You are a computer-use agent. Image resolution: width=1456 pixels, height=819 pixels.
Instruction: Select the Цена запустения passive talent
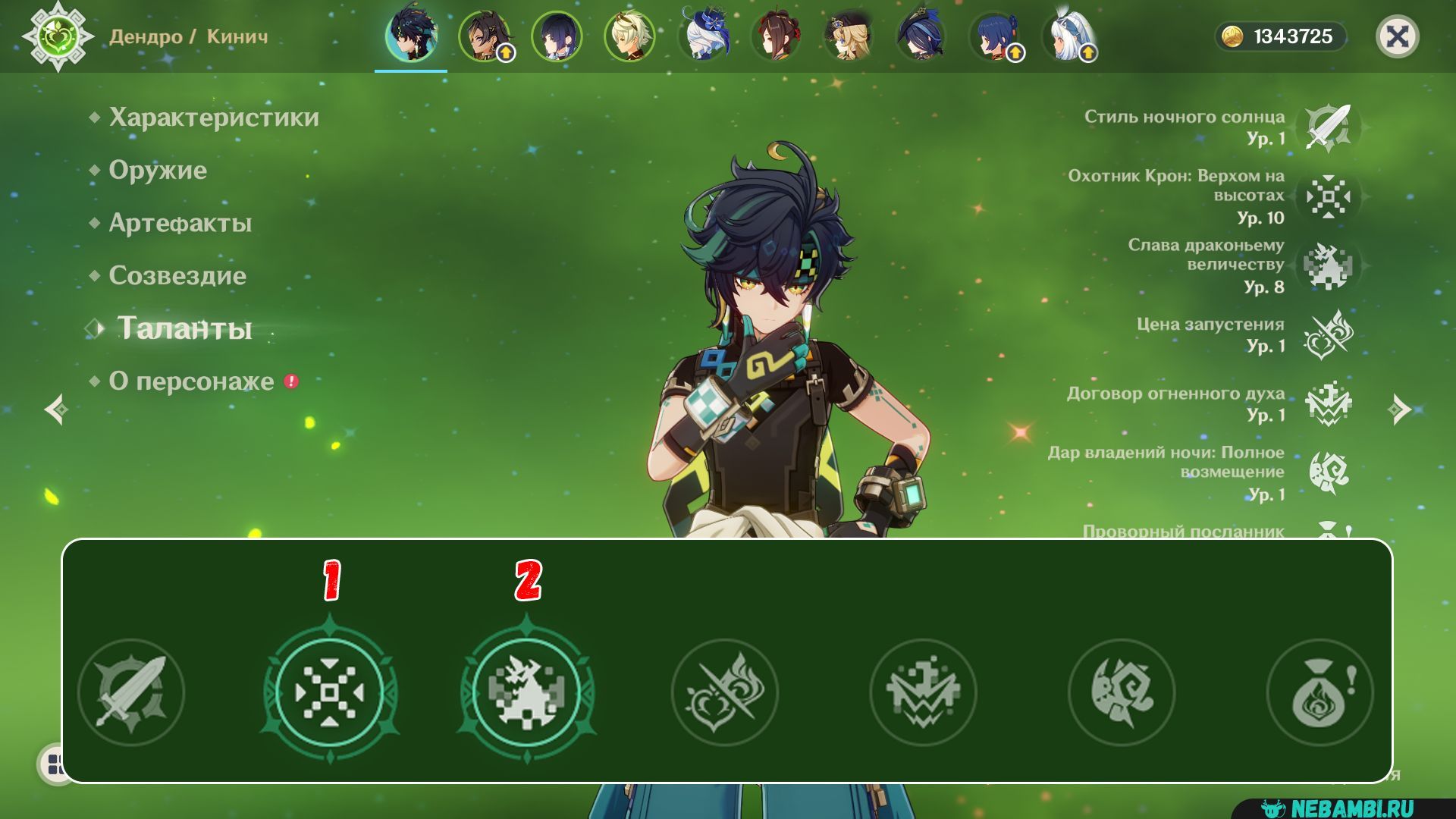(1328, 334)
